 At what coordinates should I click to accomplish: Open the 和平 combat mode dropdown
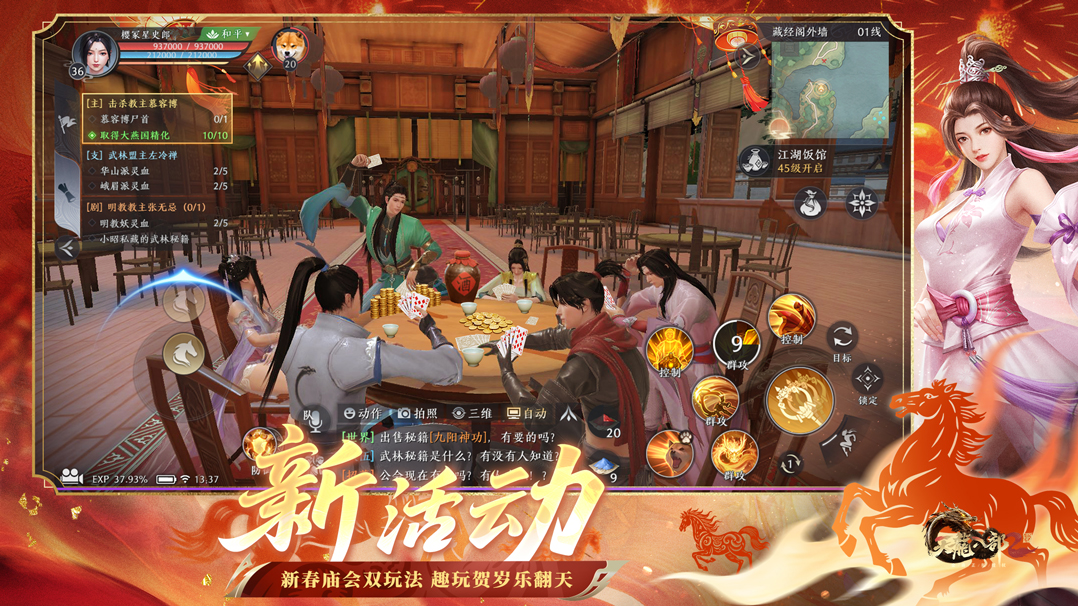pyautogui.click(x=228, y=34)
